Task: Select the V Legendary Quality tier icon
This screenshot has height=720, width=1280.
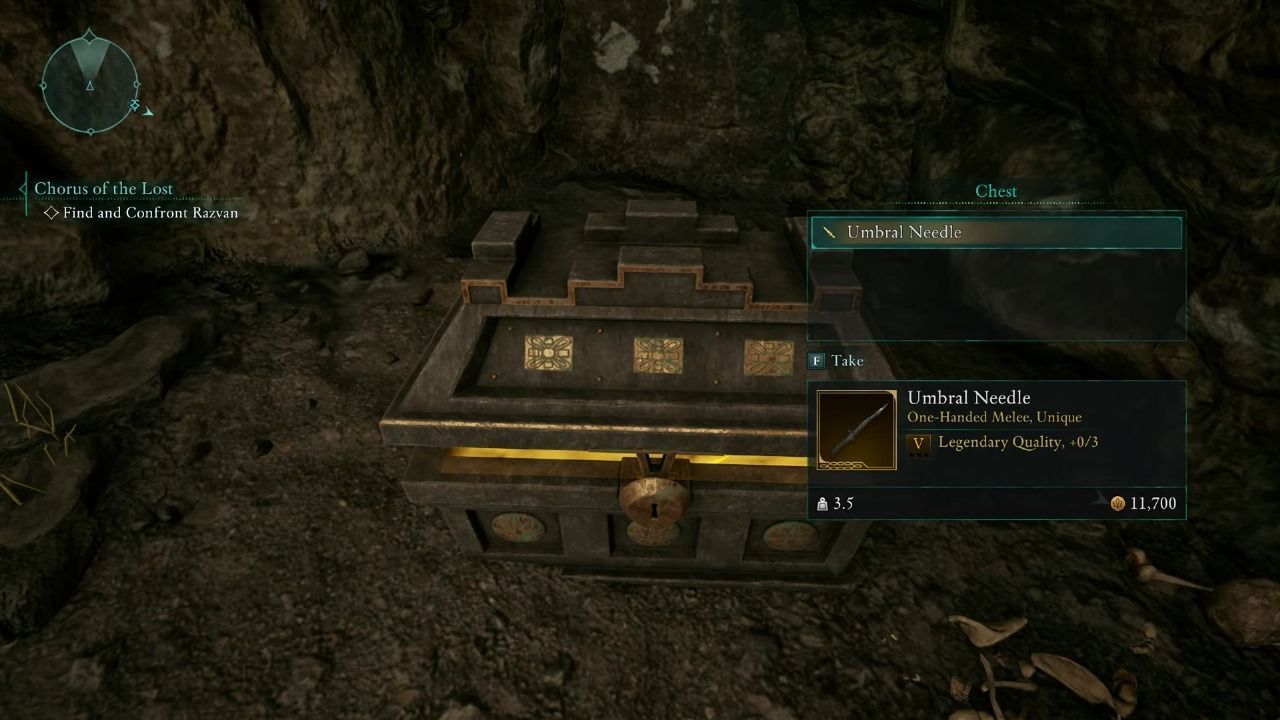Action: 919,443
